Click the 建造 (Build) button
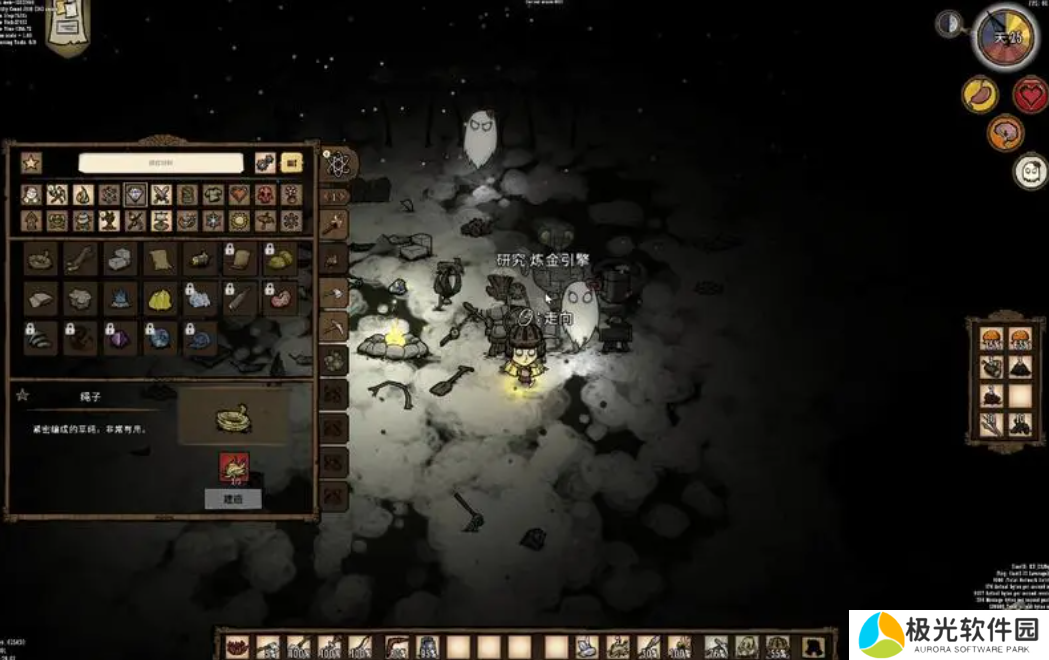The height and width of the screenshot is (660, 1049). [233, 498]
